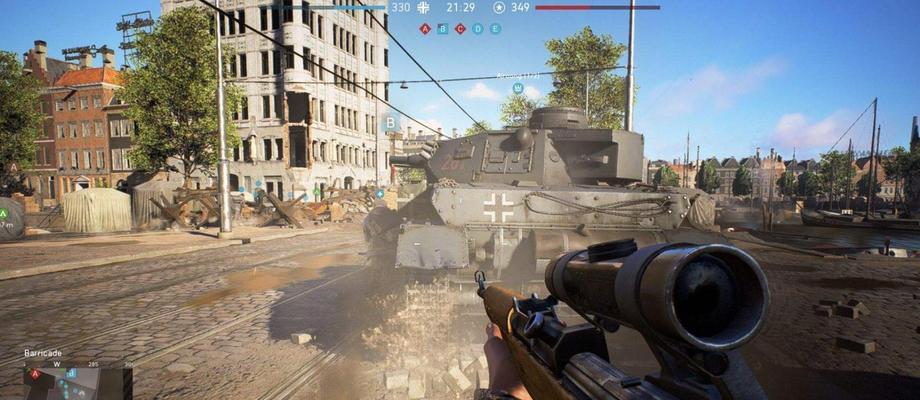Select the objective B flag icon in the top HUD
This screenshot has width=920, height=400.
[442, 29]
